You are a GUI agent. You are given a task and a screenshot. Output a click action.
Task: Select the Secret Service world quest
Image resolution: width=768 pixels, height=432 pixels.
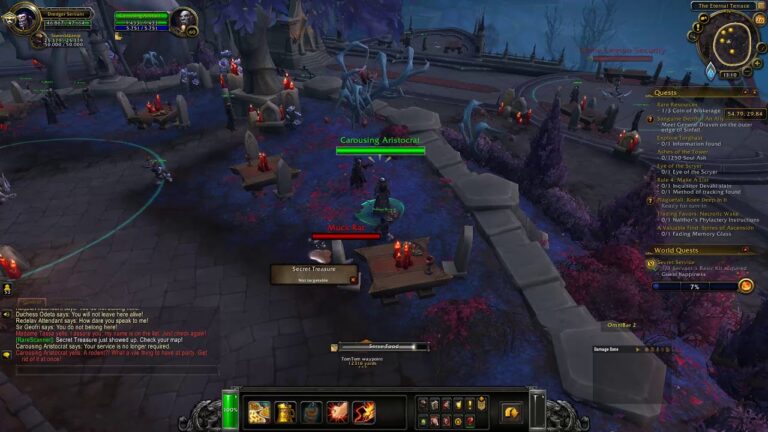tap(676, 262)
